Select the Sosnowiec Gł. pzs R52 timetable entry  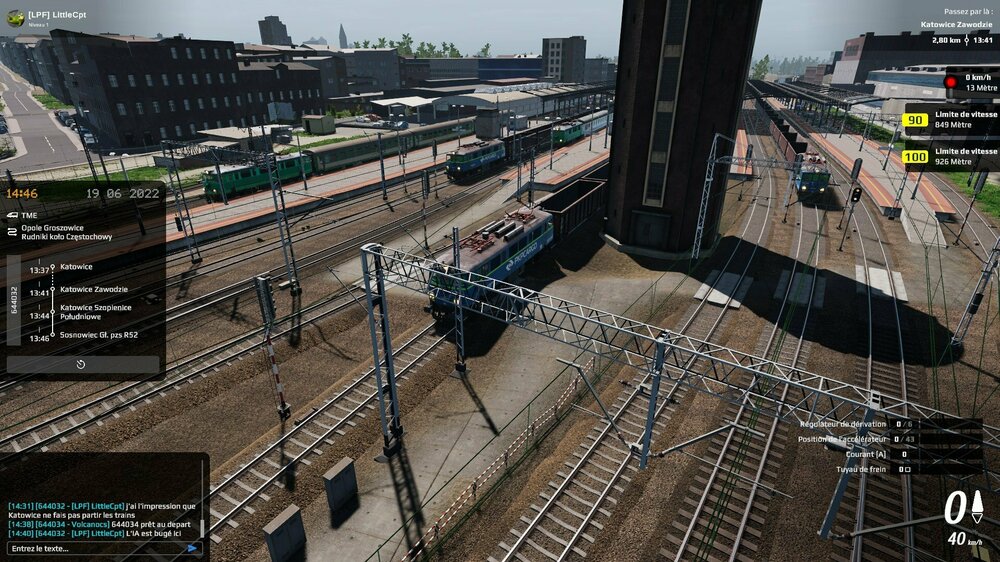[98, 335]
